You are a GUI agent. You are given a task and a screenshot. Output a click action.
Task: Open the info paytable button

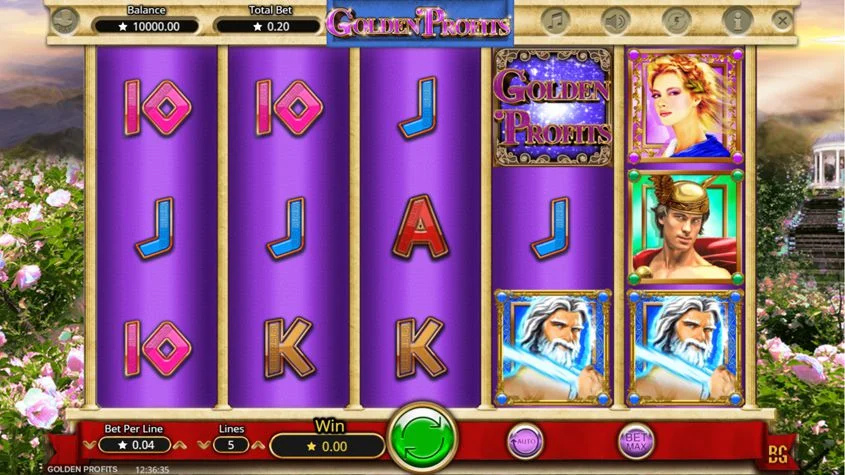coord(737,19)
